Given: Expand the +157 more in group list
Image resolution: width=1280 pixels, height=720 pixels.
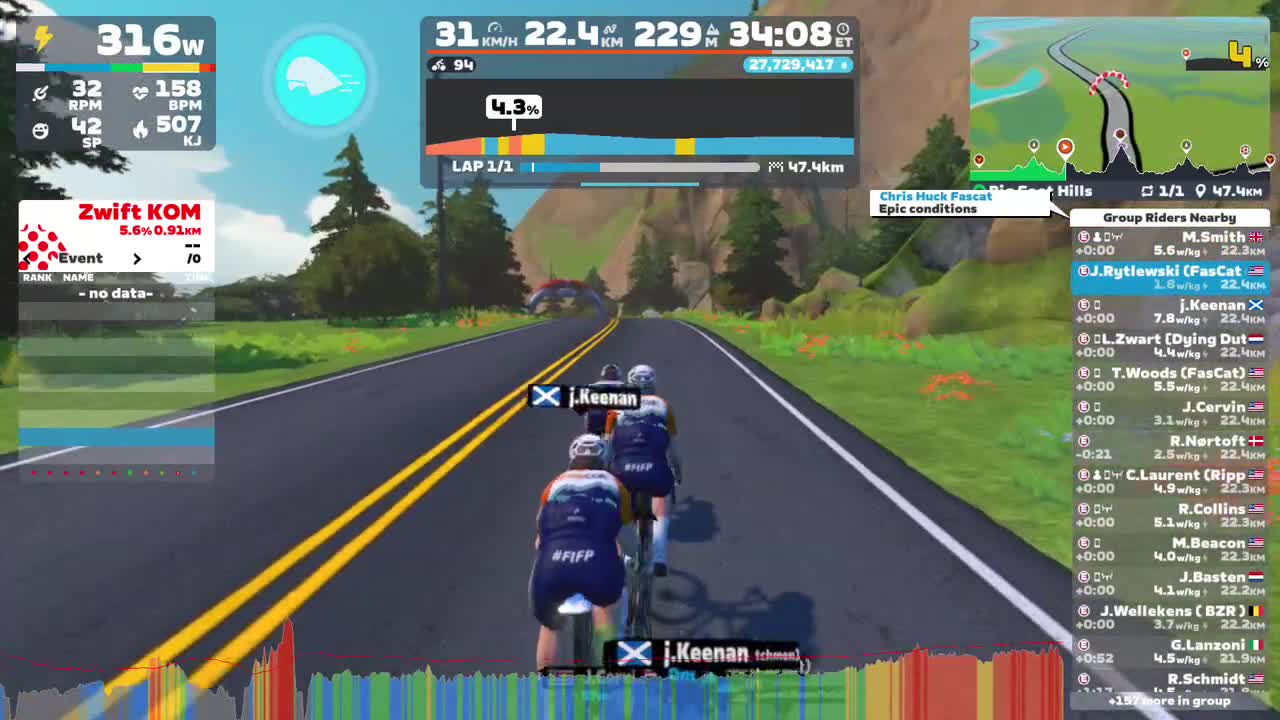Looking at the screenshot, I should pyautogui.click(x=1170, y=702).
